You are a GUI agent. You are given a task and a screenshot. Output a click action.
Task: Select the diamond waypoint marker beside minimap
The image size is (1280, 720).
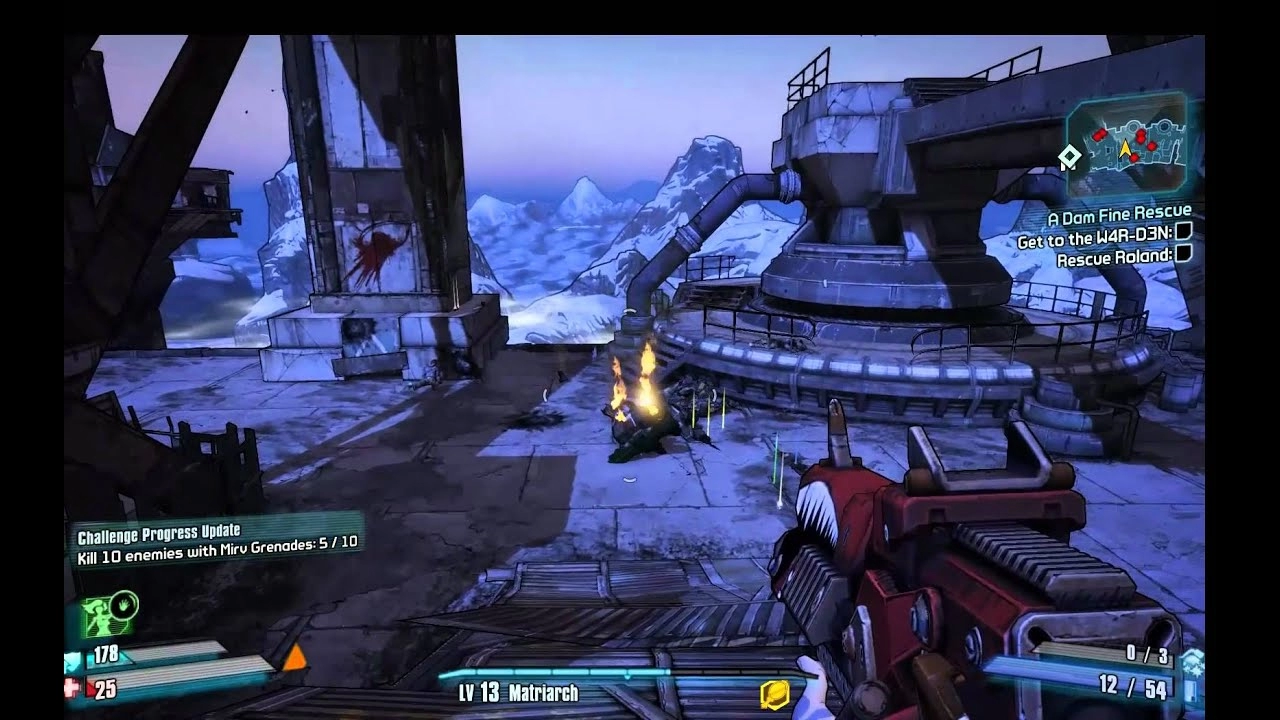(1069, 156)
